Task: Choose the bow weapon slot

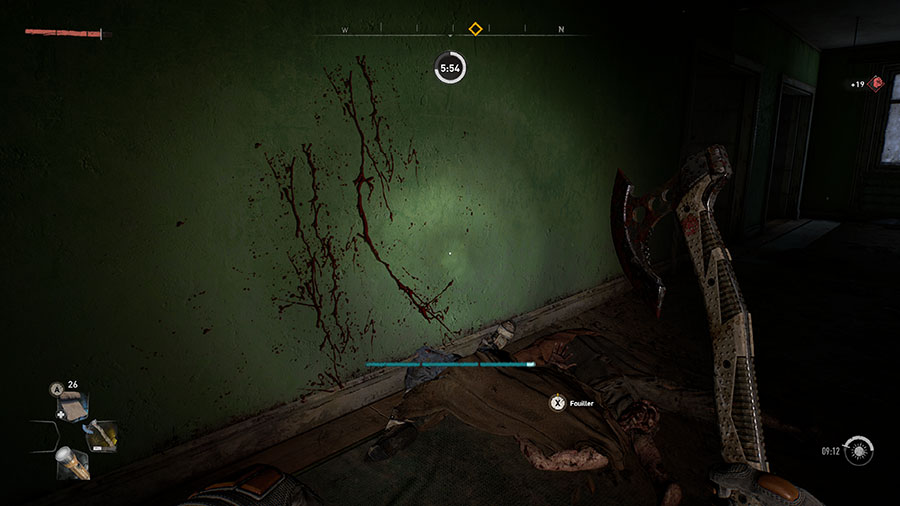Action: (100, 435)
